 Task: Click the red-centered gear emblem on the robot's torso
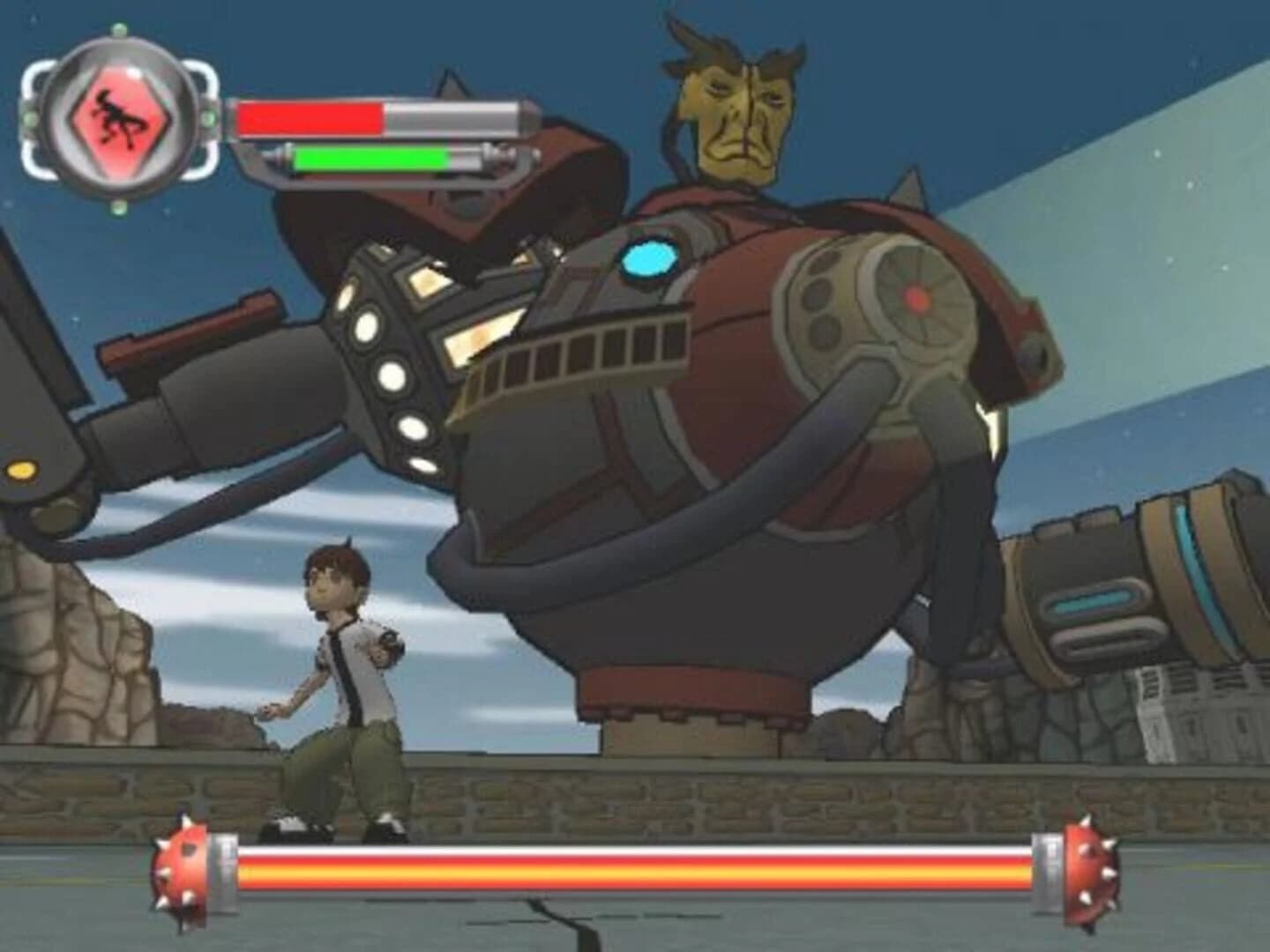[x=915, y=298]
